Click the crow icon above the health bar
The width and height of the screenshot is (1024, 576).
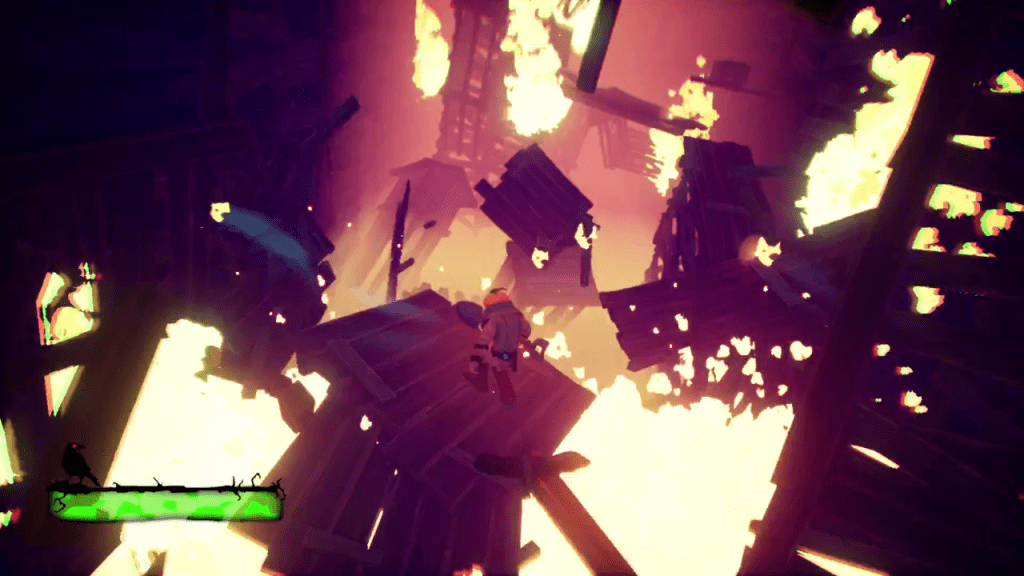(76, 463)
